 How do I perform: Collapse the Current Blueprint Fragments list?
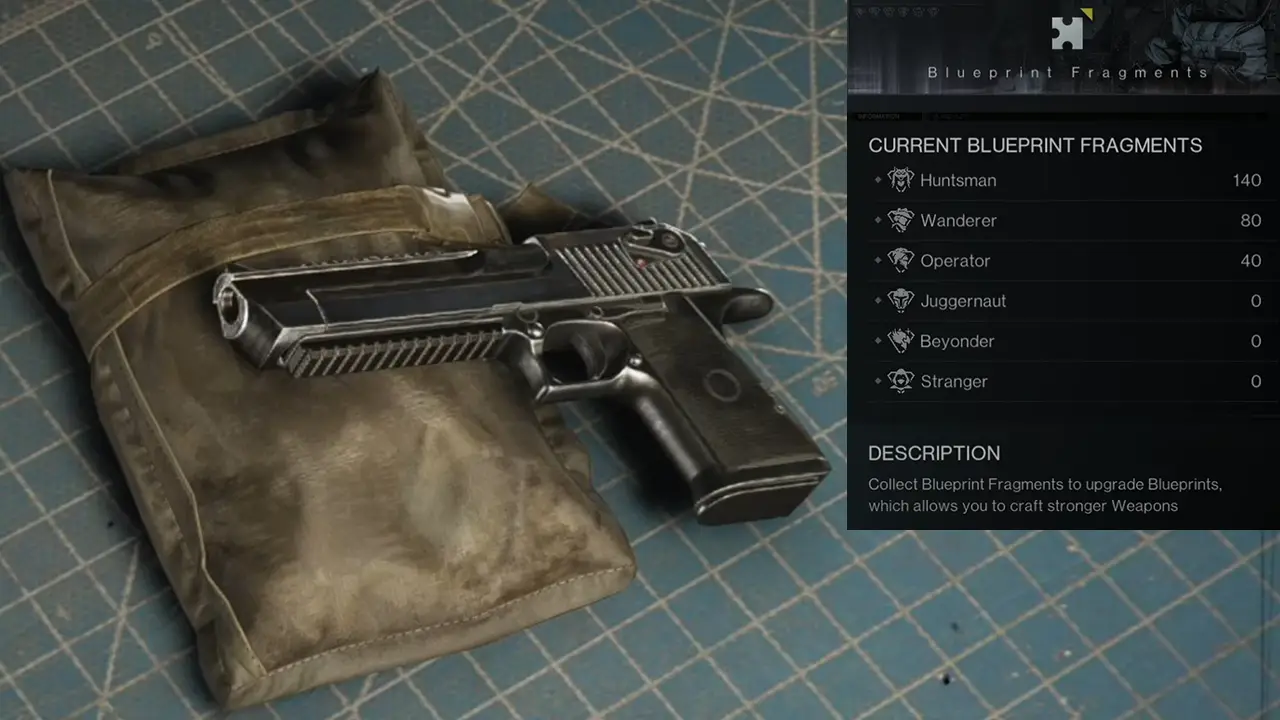(x=1034, y=145)
